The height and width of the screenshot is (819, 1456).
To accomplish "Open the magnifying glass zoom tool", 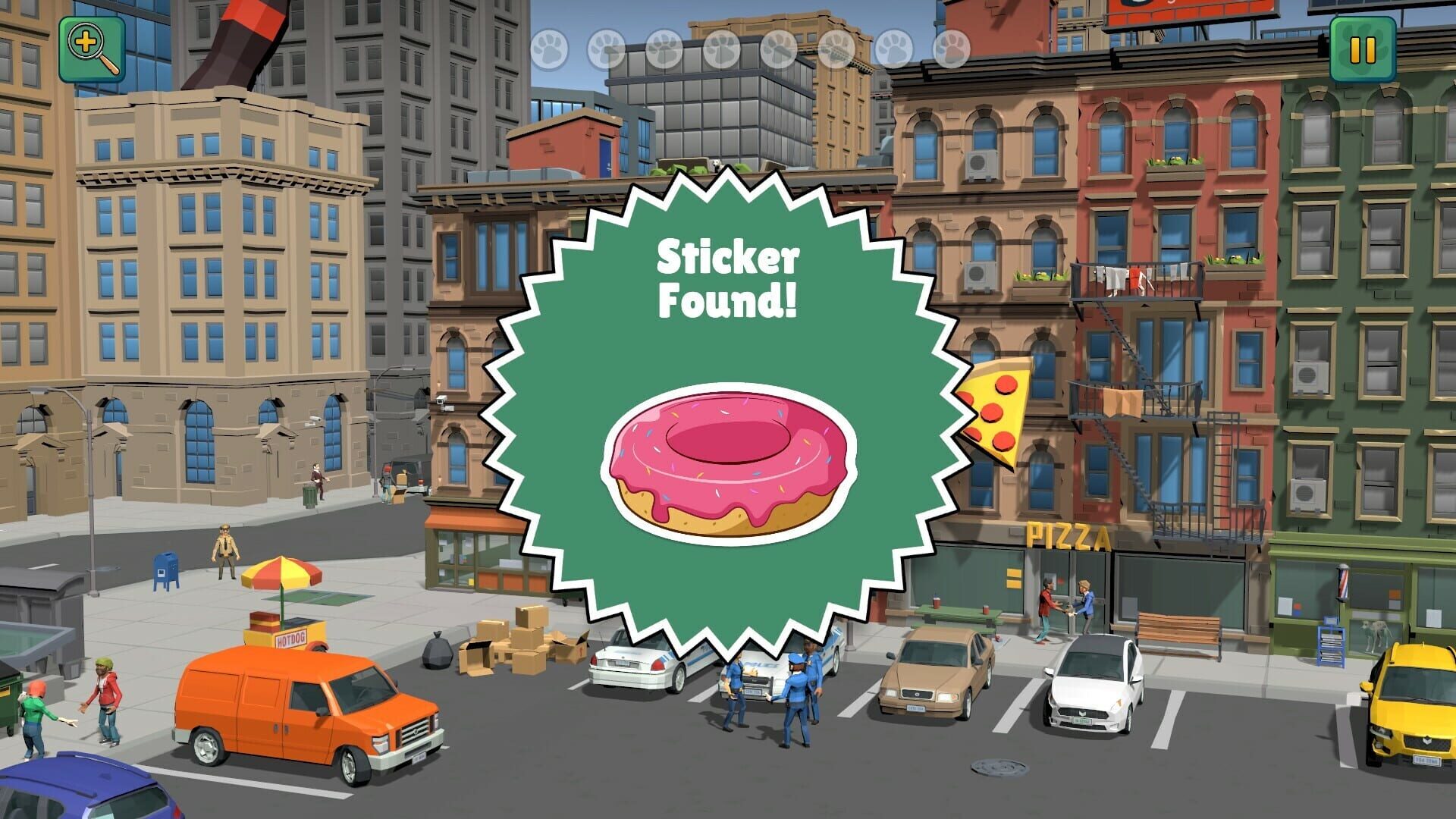I will click(92, 49).
